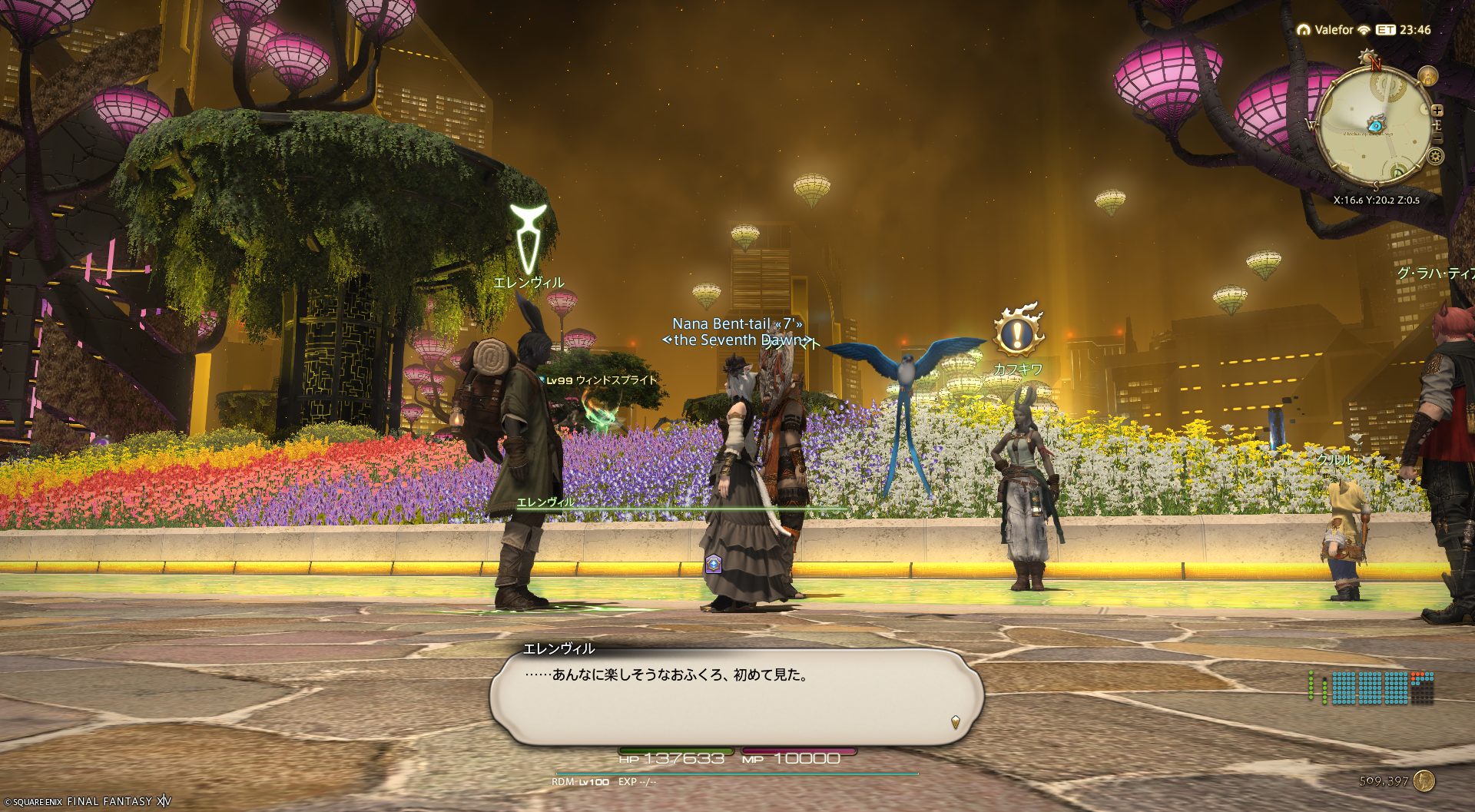Open minimap settings via the gear icon
This screenshot has width=1475, height=812.
tap(1434, 157)
